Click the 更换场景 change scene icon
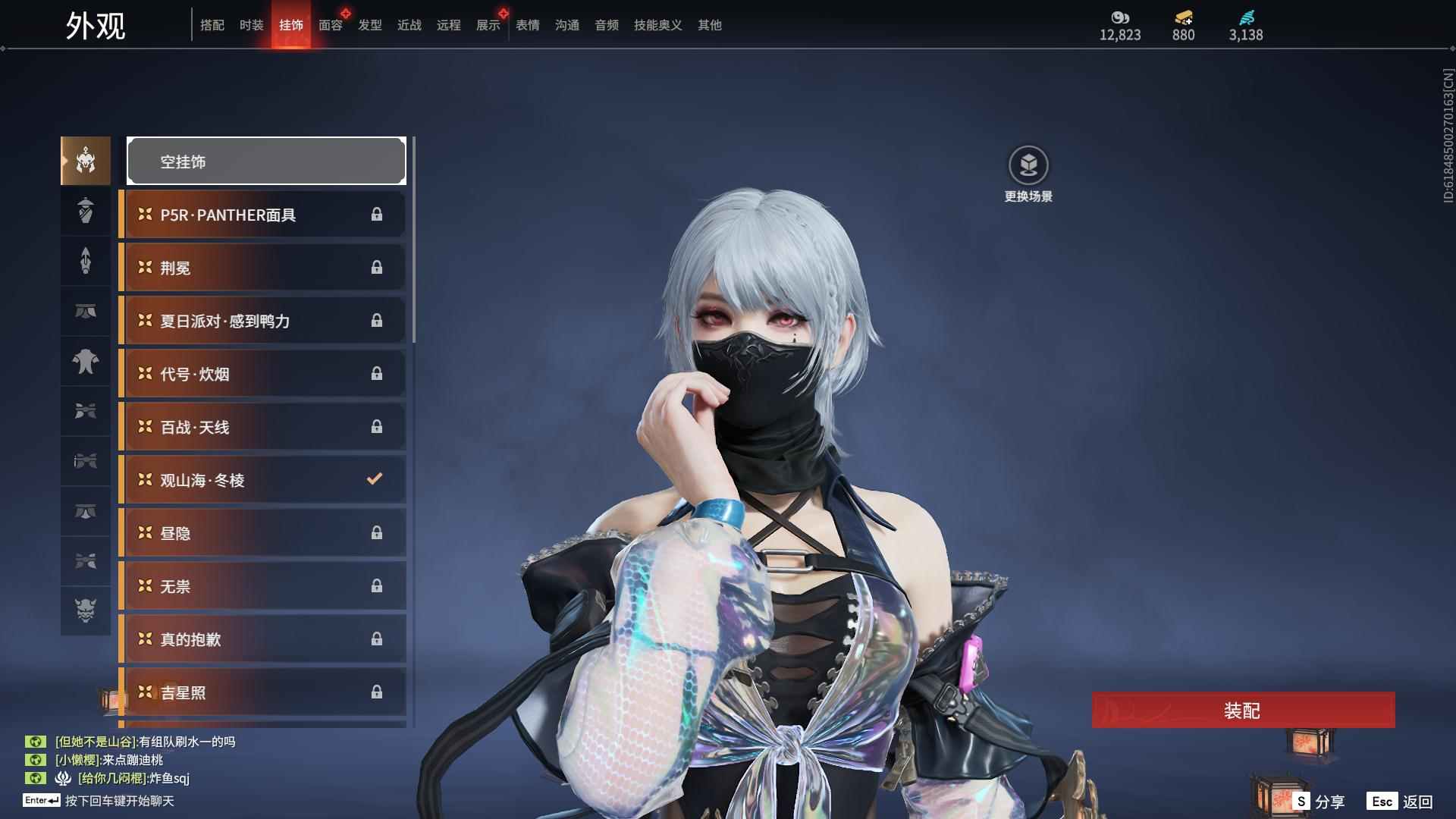The image size is (1456, 819). pyautogui.click(x=1028, y=165)
